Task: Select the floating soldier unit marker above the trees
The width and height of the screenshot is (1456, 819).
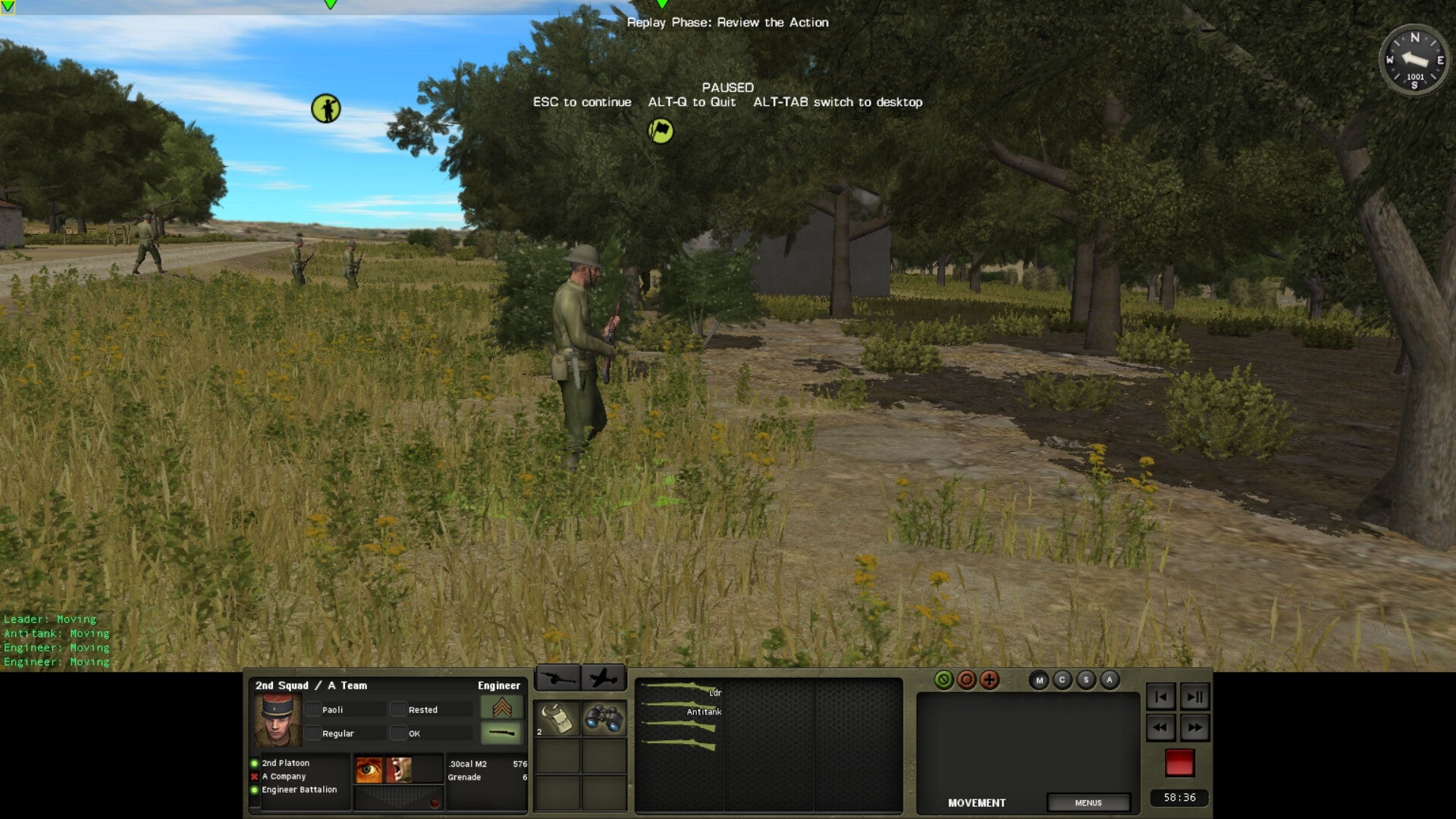Action: click(326, 108)
